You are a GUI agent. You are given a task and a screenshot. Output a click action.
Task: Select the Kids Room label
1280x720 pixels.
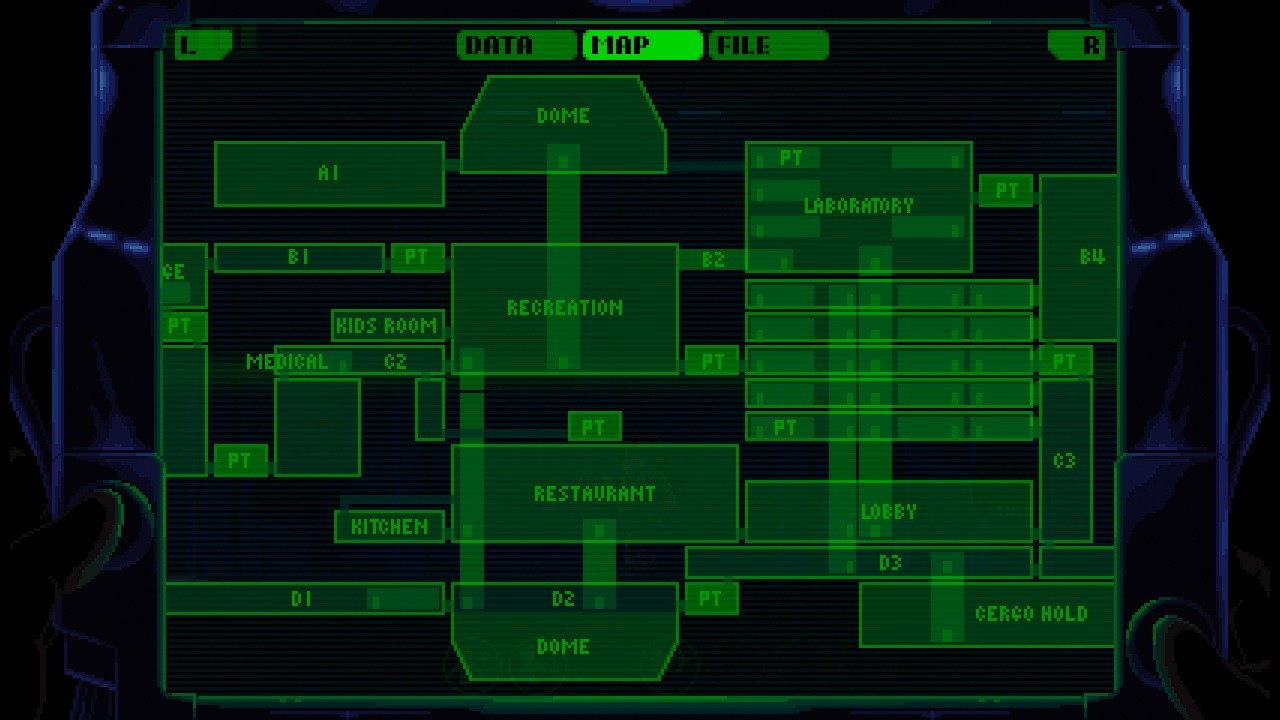(x=385, y=326)
